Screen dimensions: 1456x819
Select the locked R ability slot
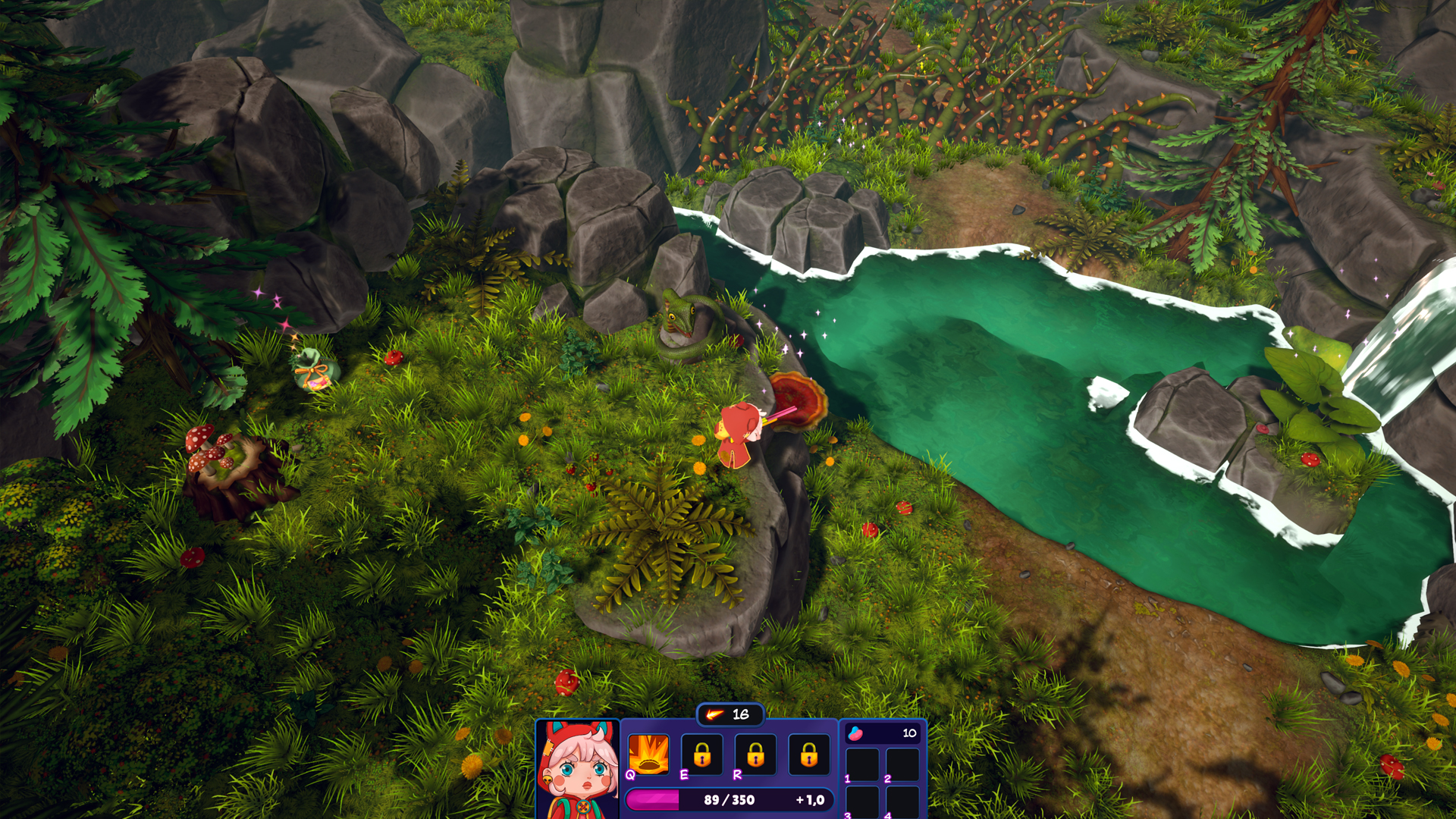coord(755,754)
